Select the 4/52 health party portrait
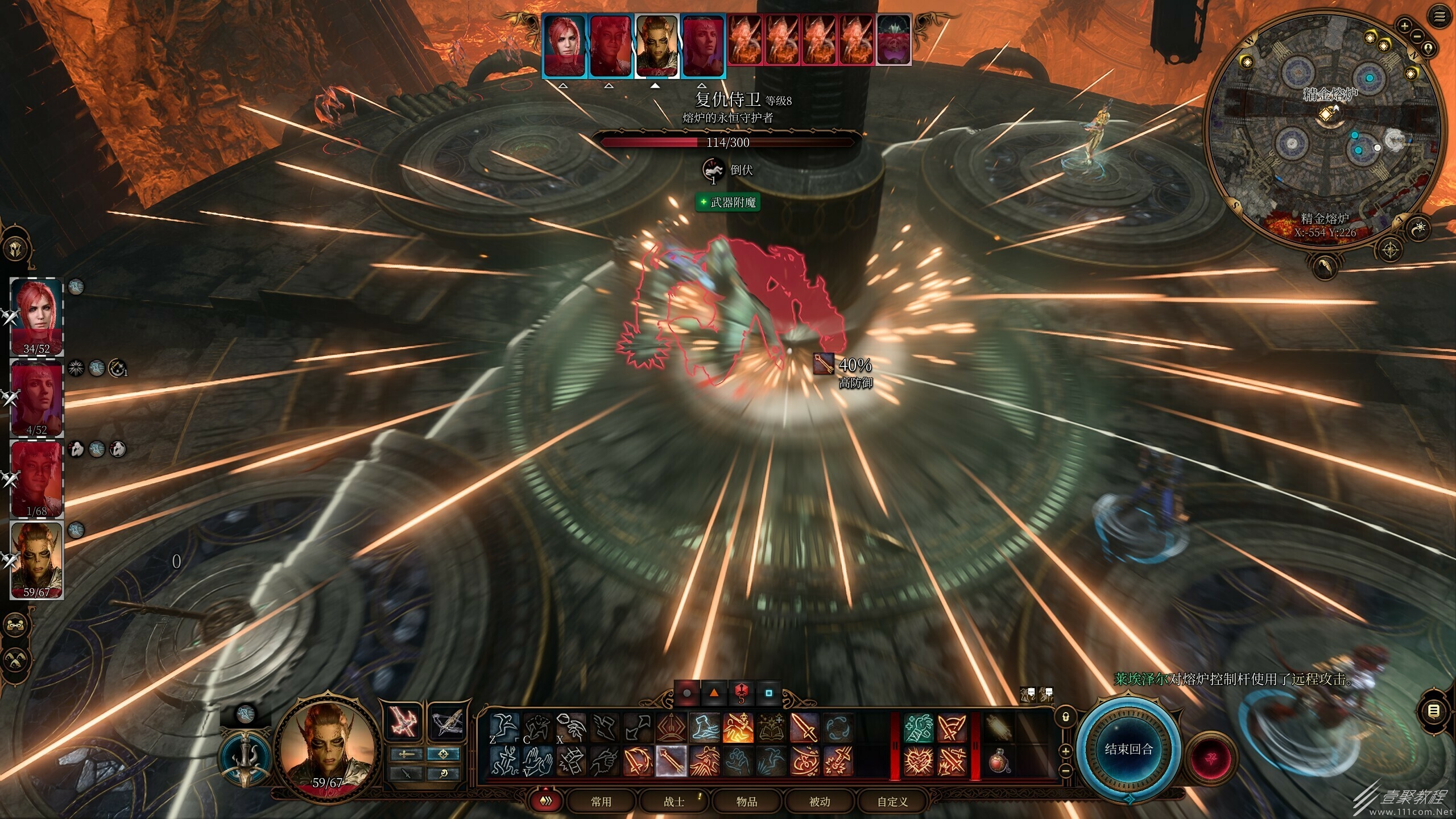The image size is (1456, 819). pyautogui.click(x=37, y=398)
